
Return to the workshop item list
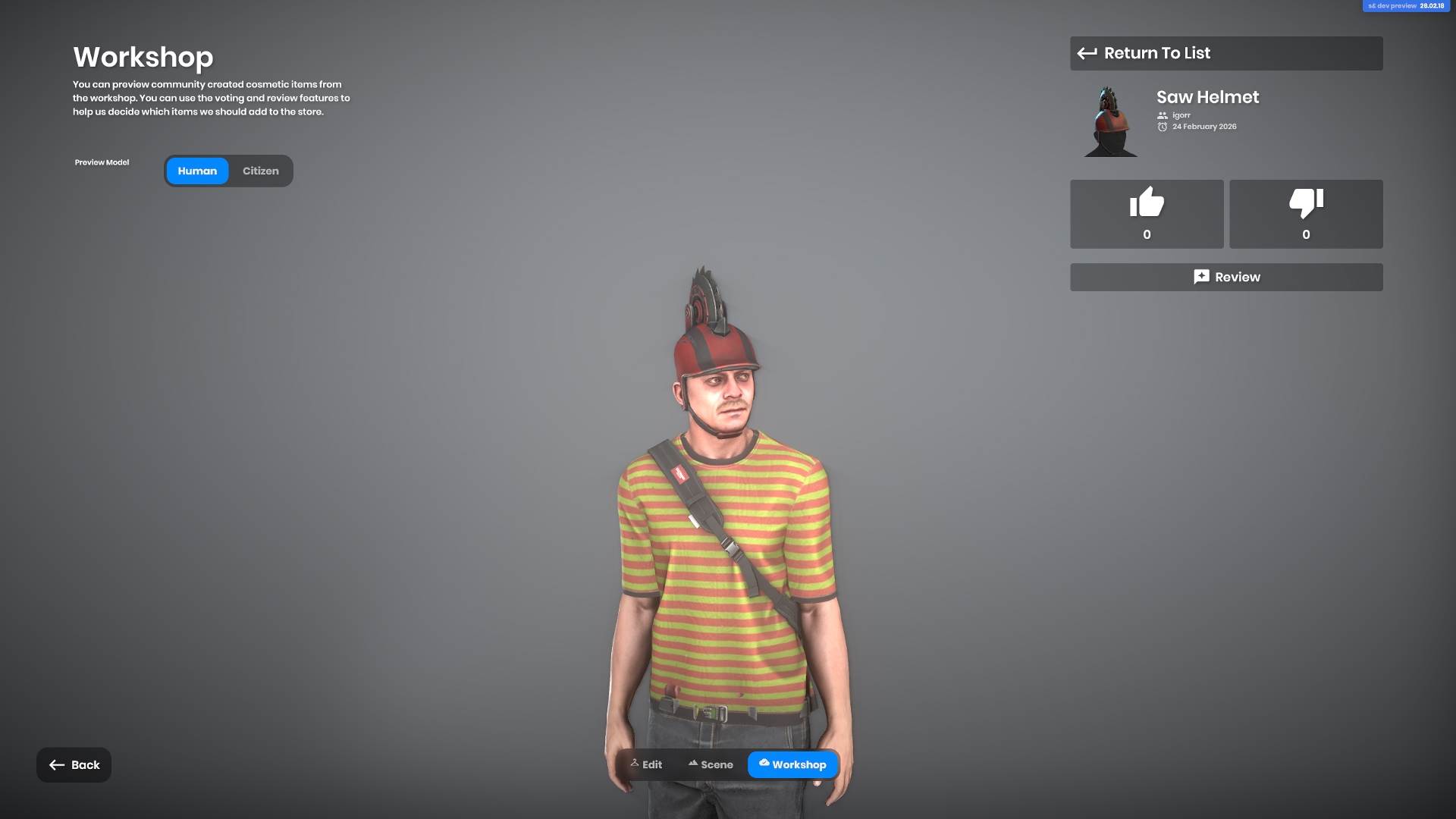pyautogui.click(x=1225, y=53)
